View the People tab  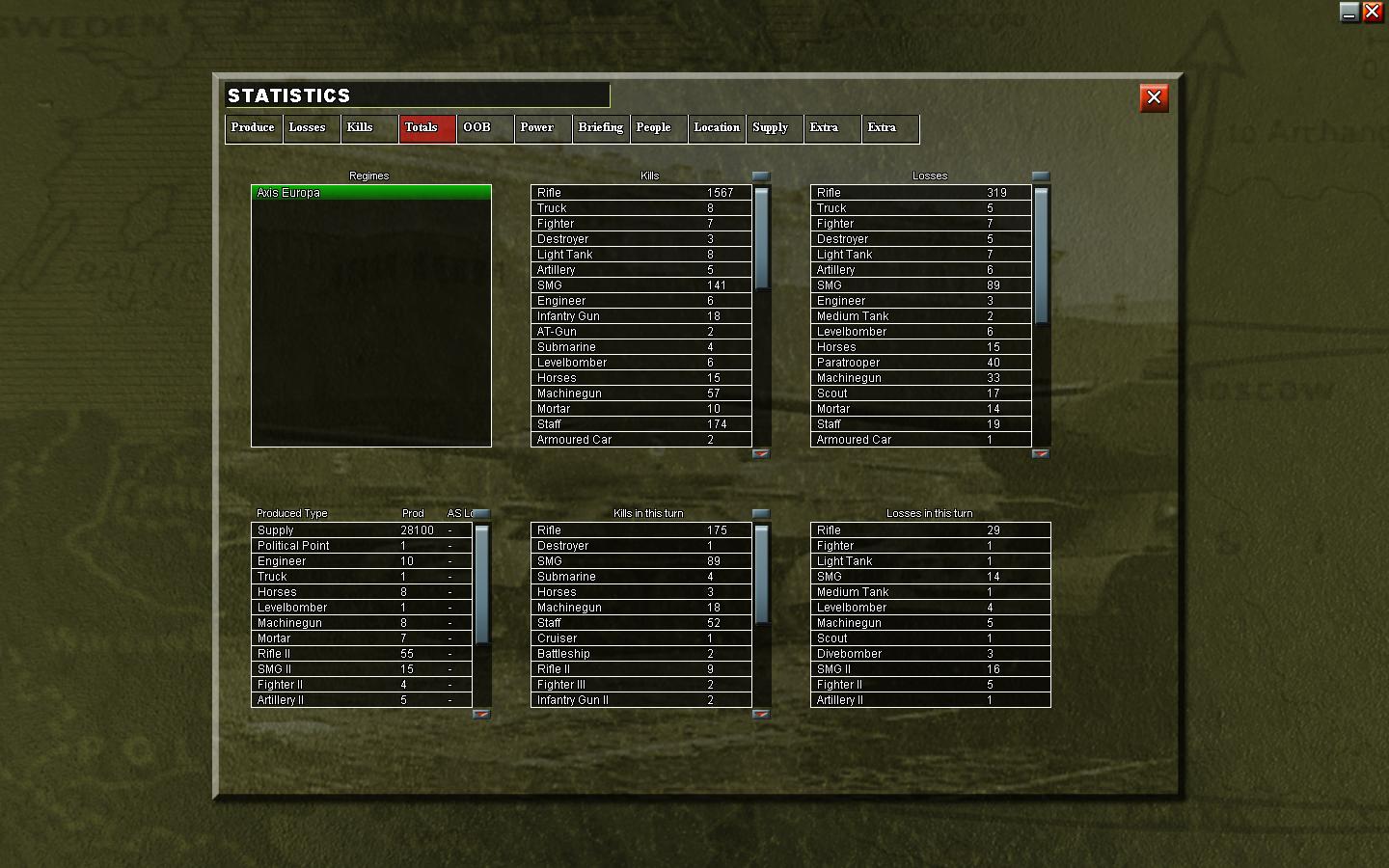657,128
